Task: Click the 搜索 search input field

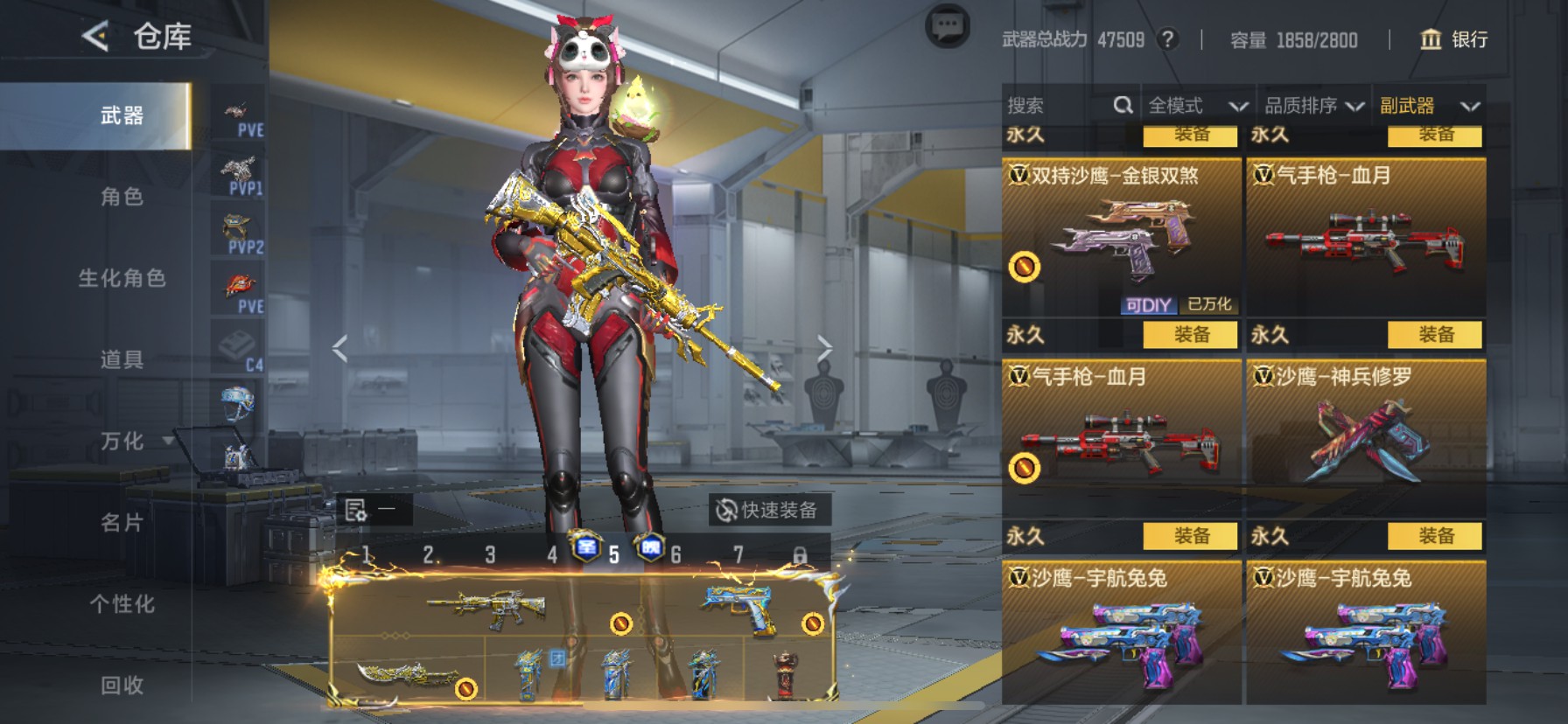Action: [x=1050, y=105]
